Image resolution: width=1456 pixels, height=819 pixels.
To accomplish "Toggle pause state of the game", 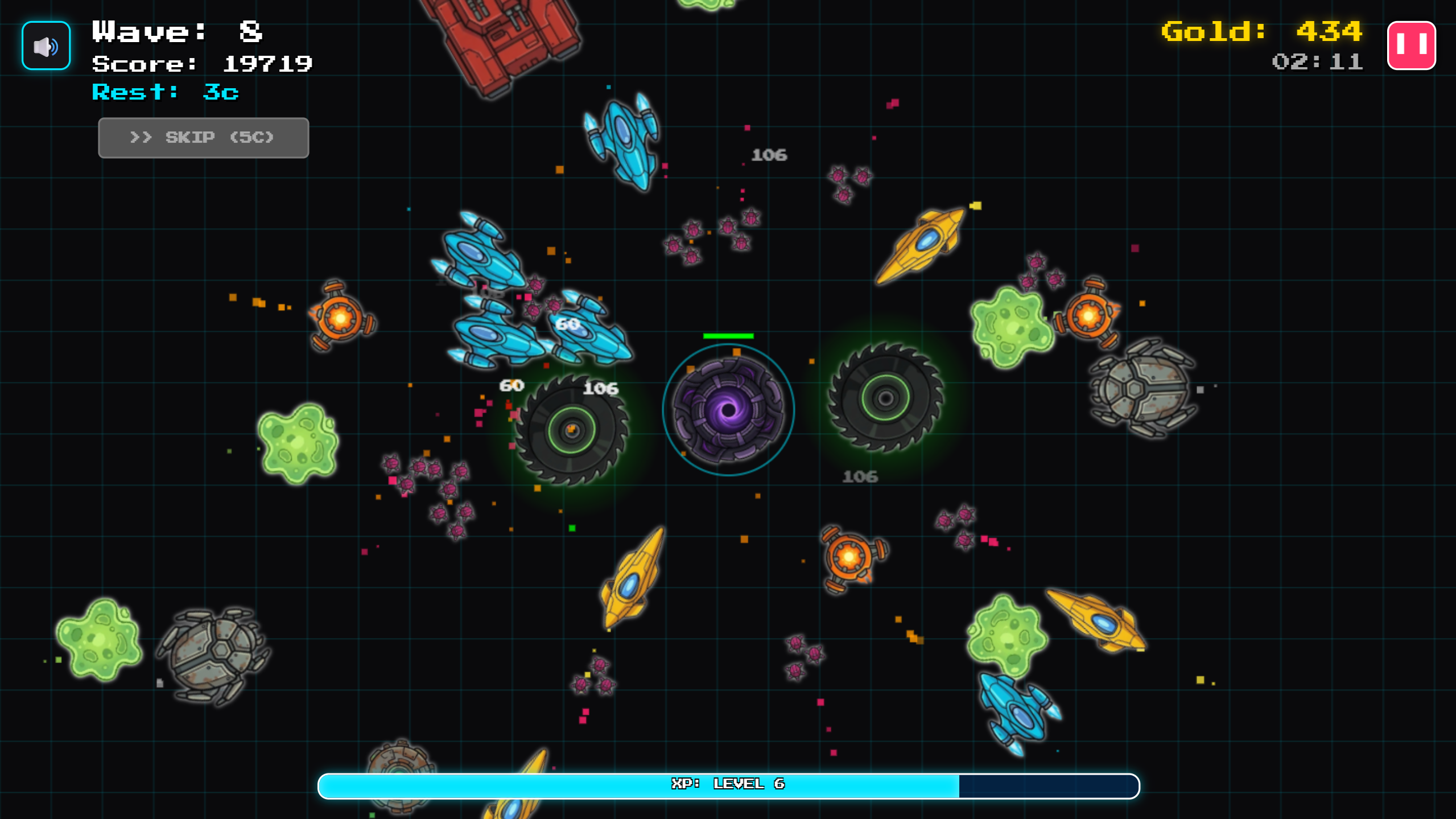I will 1412,45.
